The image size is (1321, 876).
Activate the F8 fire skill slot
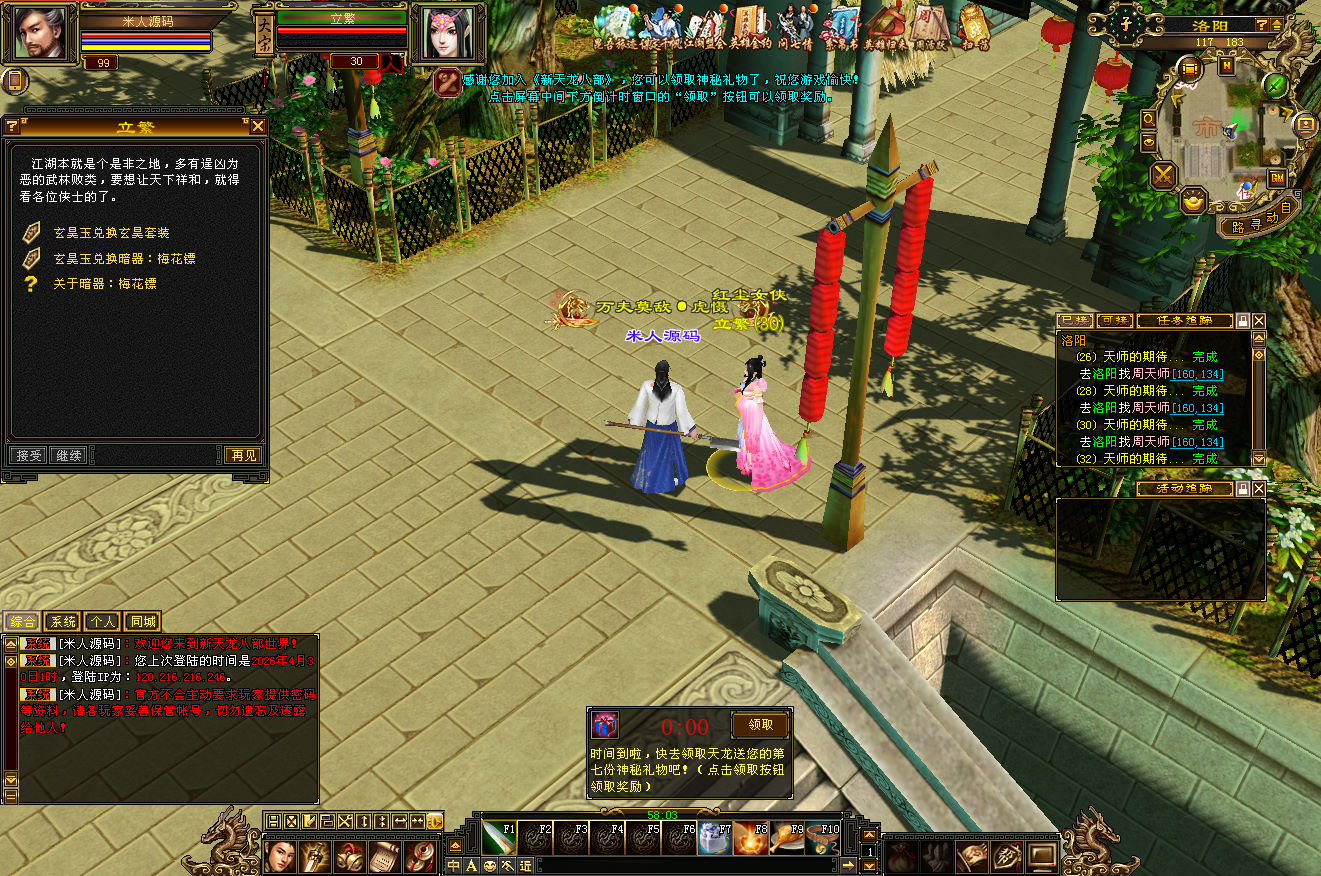click(750, 838)
